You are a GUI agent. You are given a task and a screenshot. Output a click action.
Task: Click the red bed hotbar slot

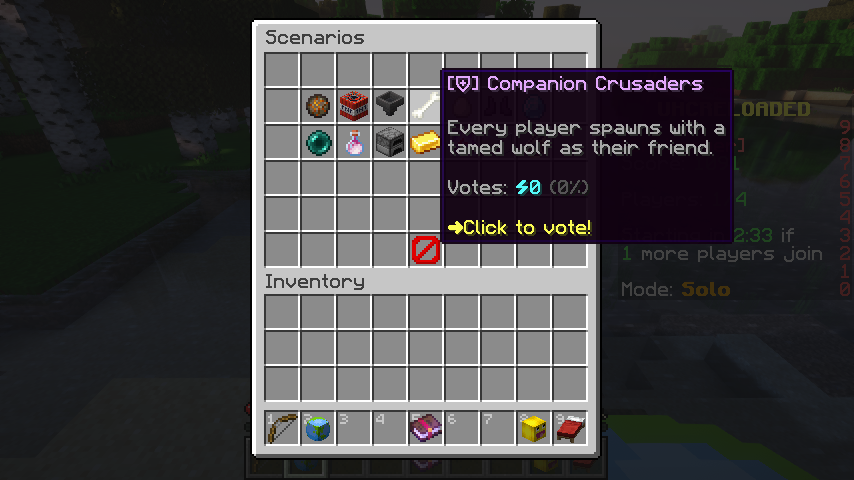click(570, 428)
